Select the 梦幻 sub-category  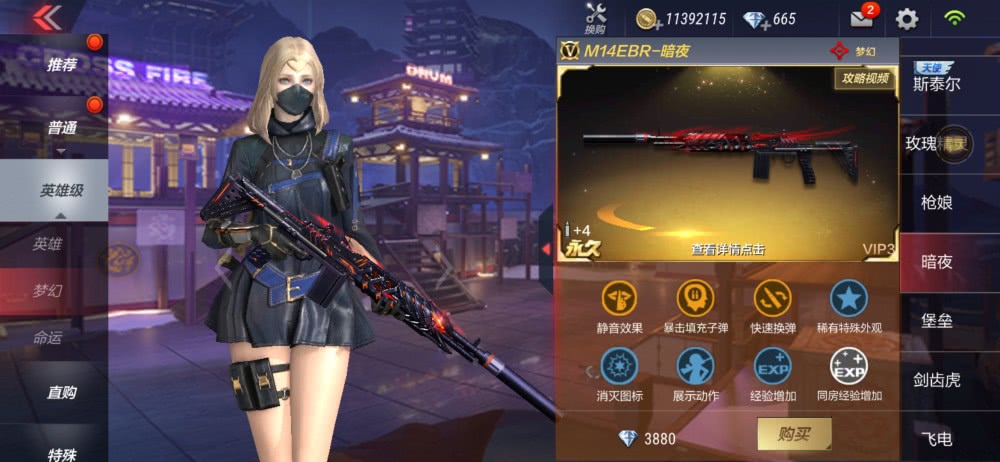(x=47, y=291)
